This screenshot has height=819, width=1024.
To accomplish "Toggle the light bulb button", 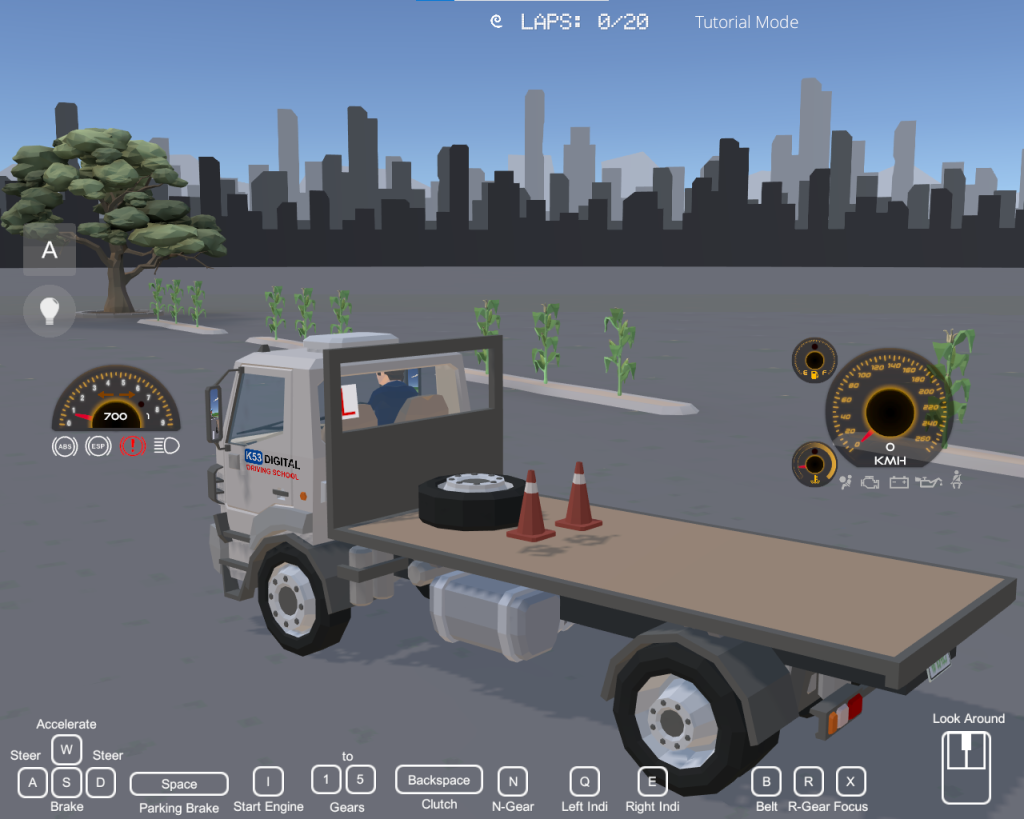I will 50,309.
